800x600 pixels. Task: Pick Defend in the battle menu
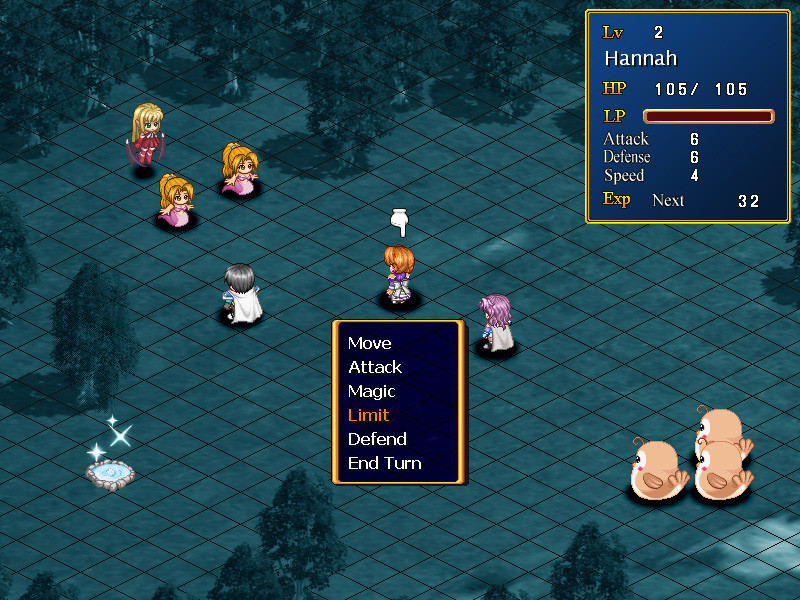pyautogui.click(x=377, y=439)
